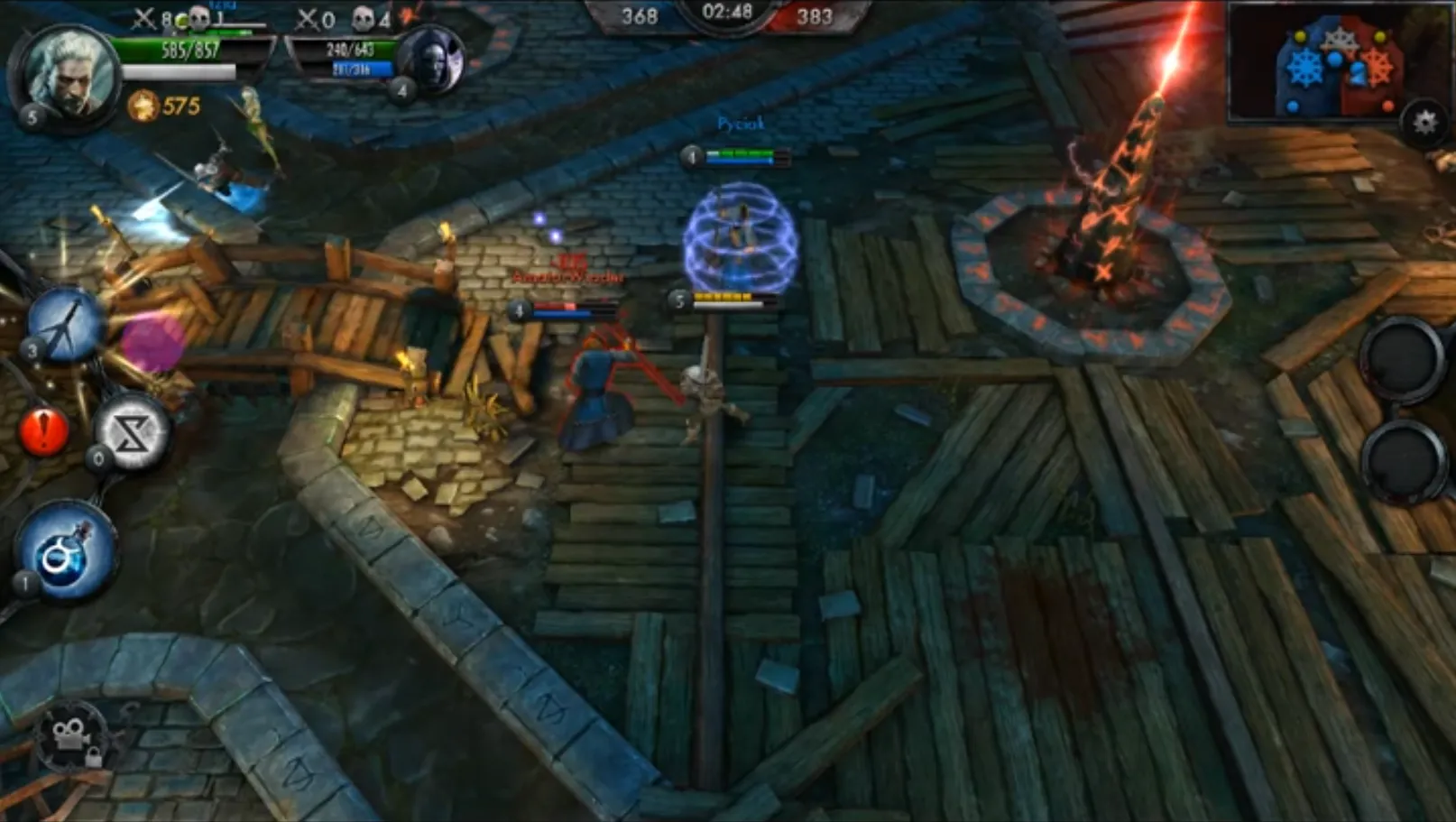Click the blue team score 368
The height and width of the screenshot is (822, 1456).
[642, 14]
